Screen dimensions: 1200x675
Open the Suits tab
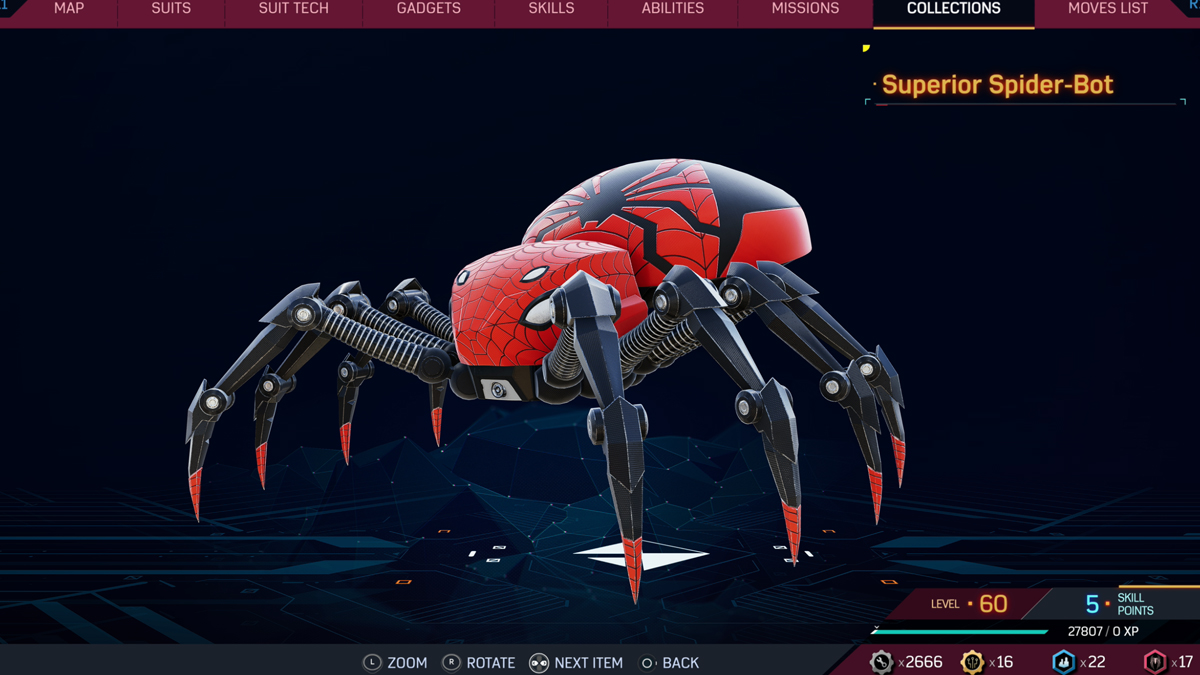[x=171, y=9]
